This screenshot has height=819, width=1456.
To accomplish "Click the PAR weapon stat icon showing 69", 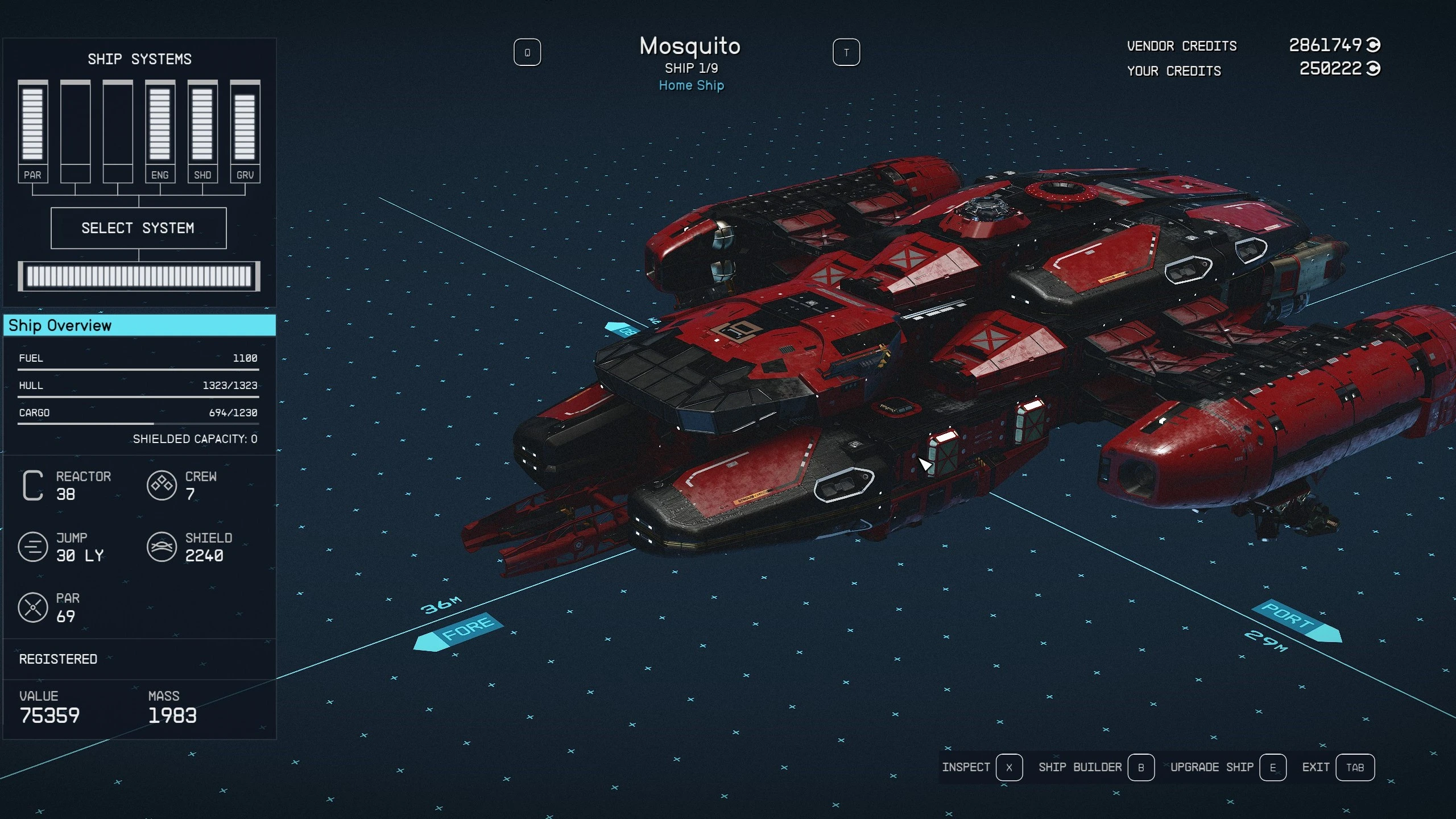I will (x=32, y=607).
